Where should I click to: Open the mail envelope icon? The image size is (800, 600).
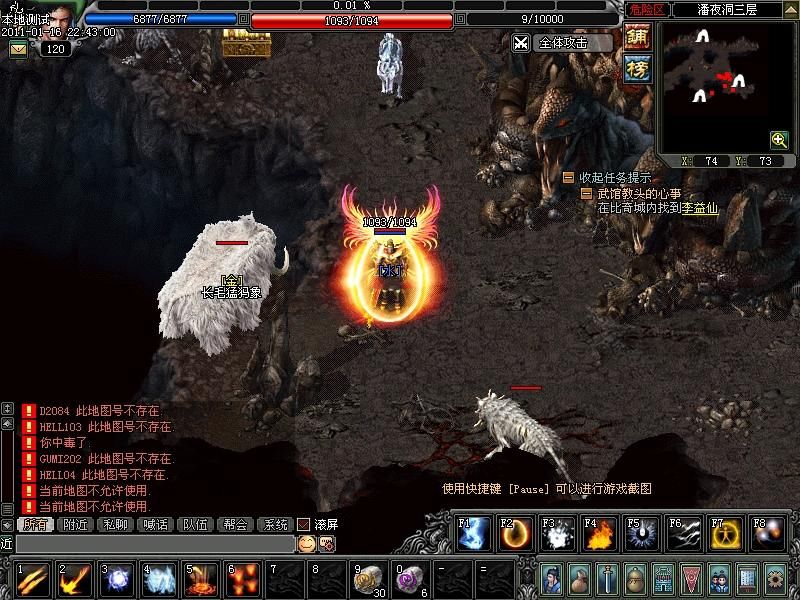pos(17,48)
